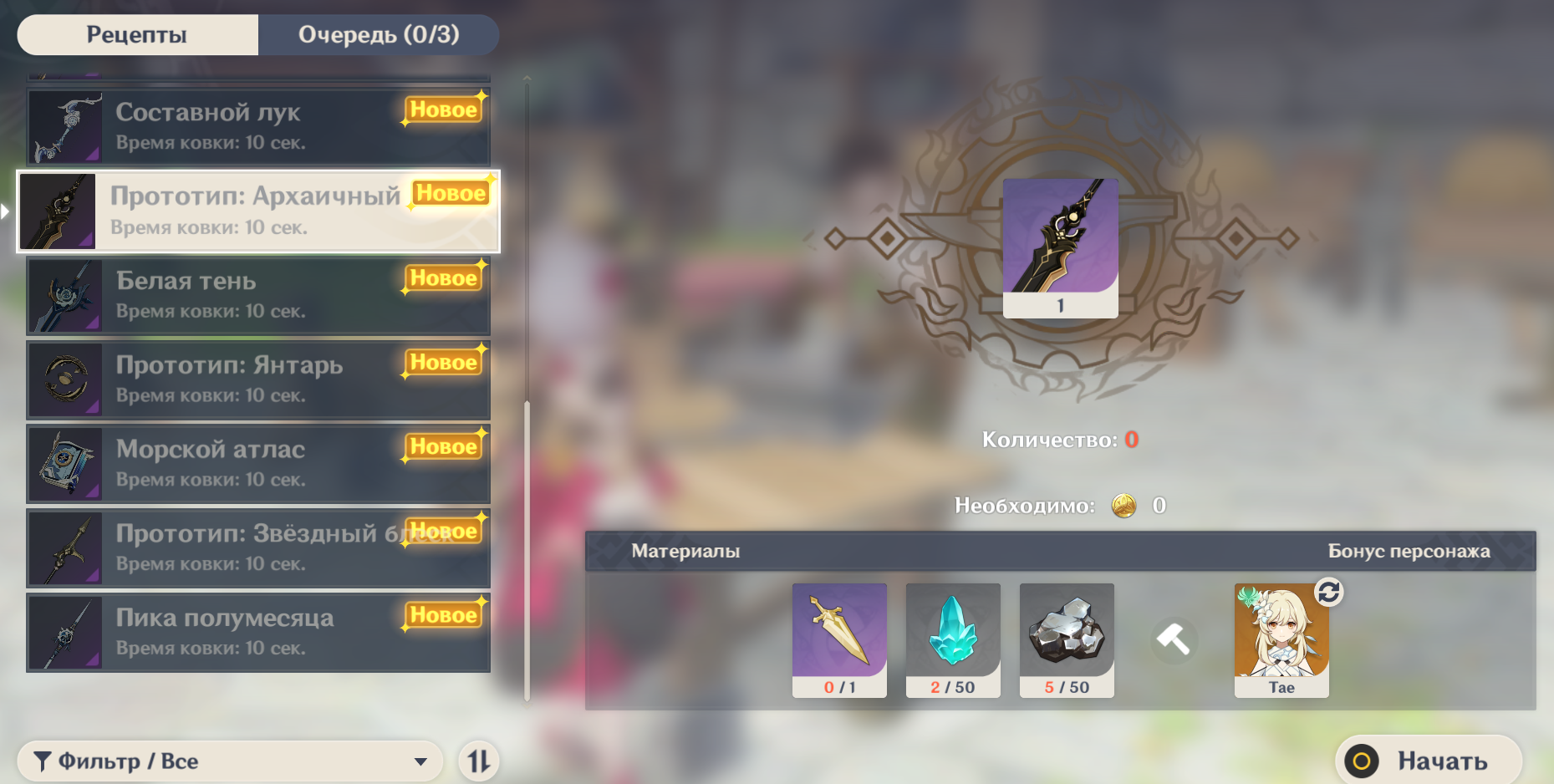Switch to the Рецепты tab
Screen dimensions: 1554x784
pos(137,35)
